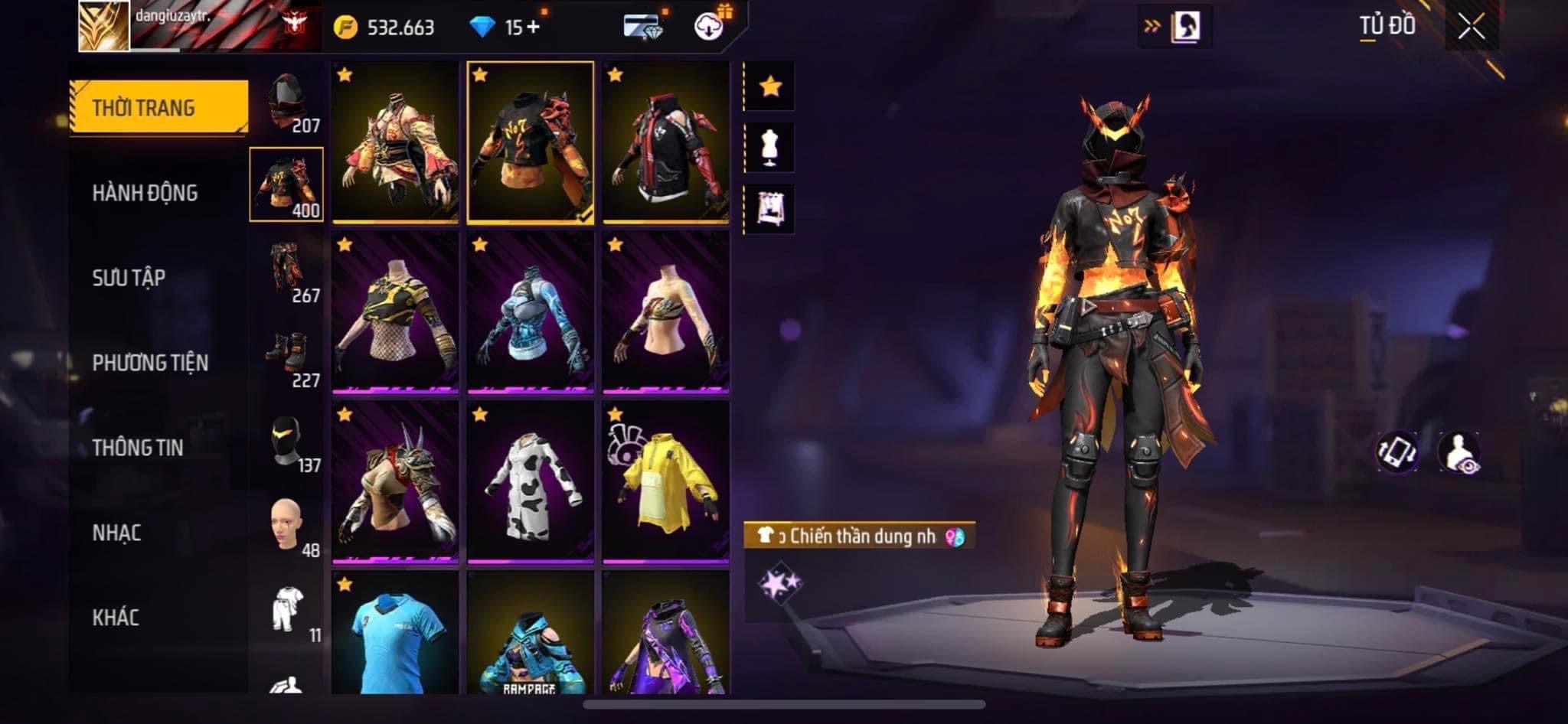The image size is (1568, 724).
Task: Switch to the SƯU TẬP section
Action: click(x=129, y=278)
